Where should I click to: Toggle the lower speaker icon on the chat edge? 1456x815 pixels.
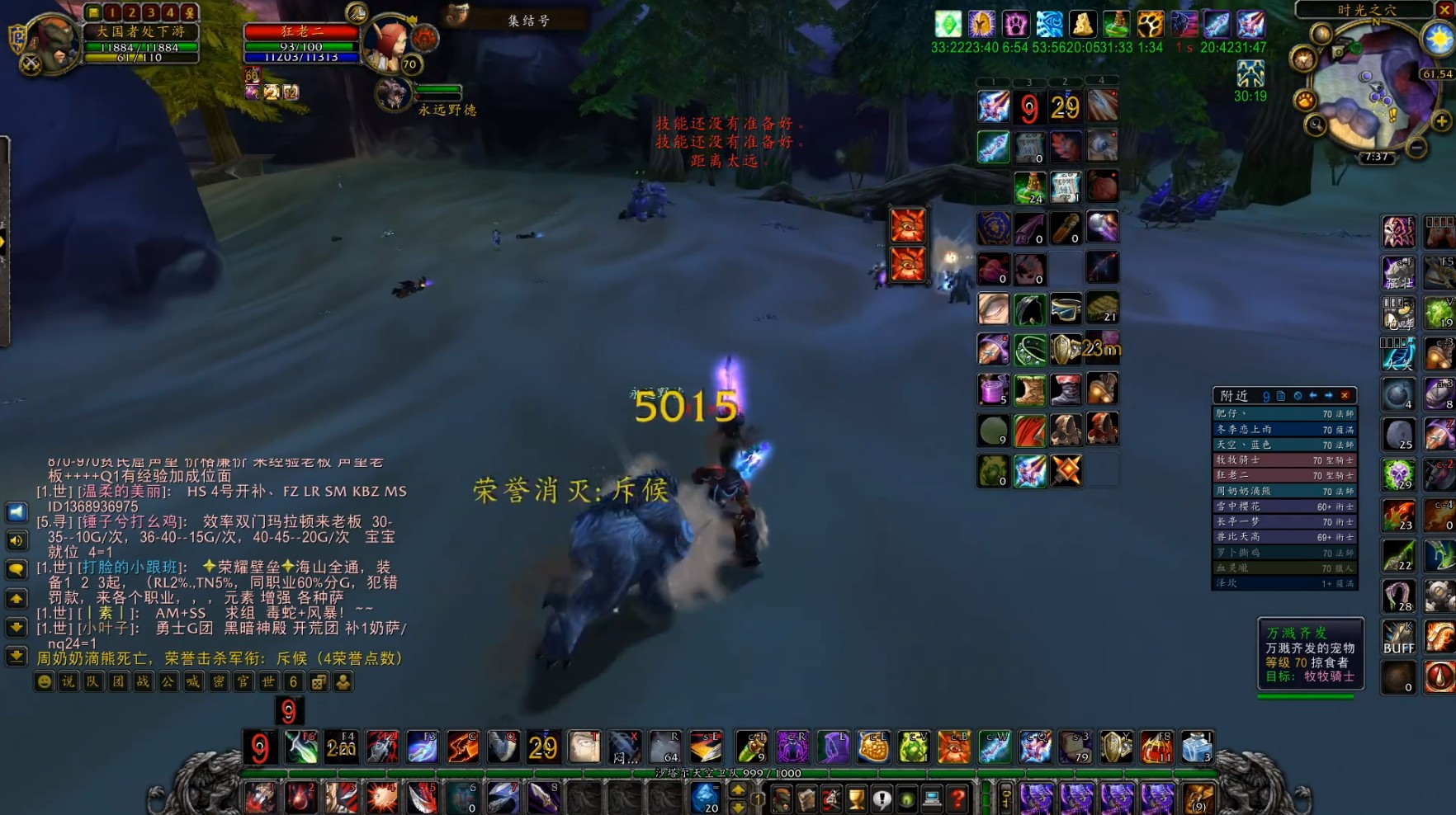(17, 541)
